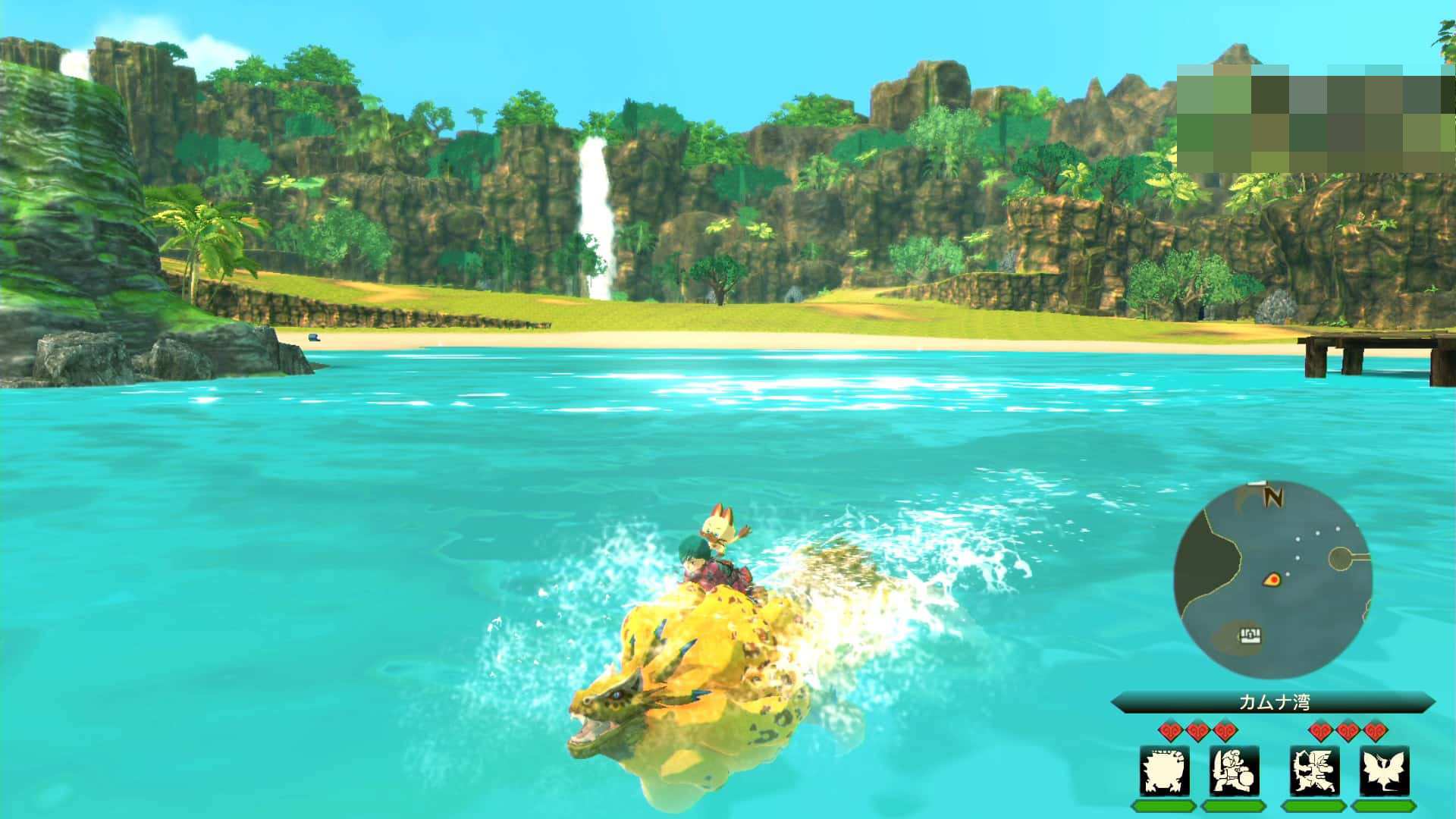Screen dimensions: 1456x819
Task: Toggle the rightmost heart gem above butterfly portrait
Action: [1376, 730]
